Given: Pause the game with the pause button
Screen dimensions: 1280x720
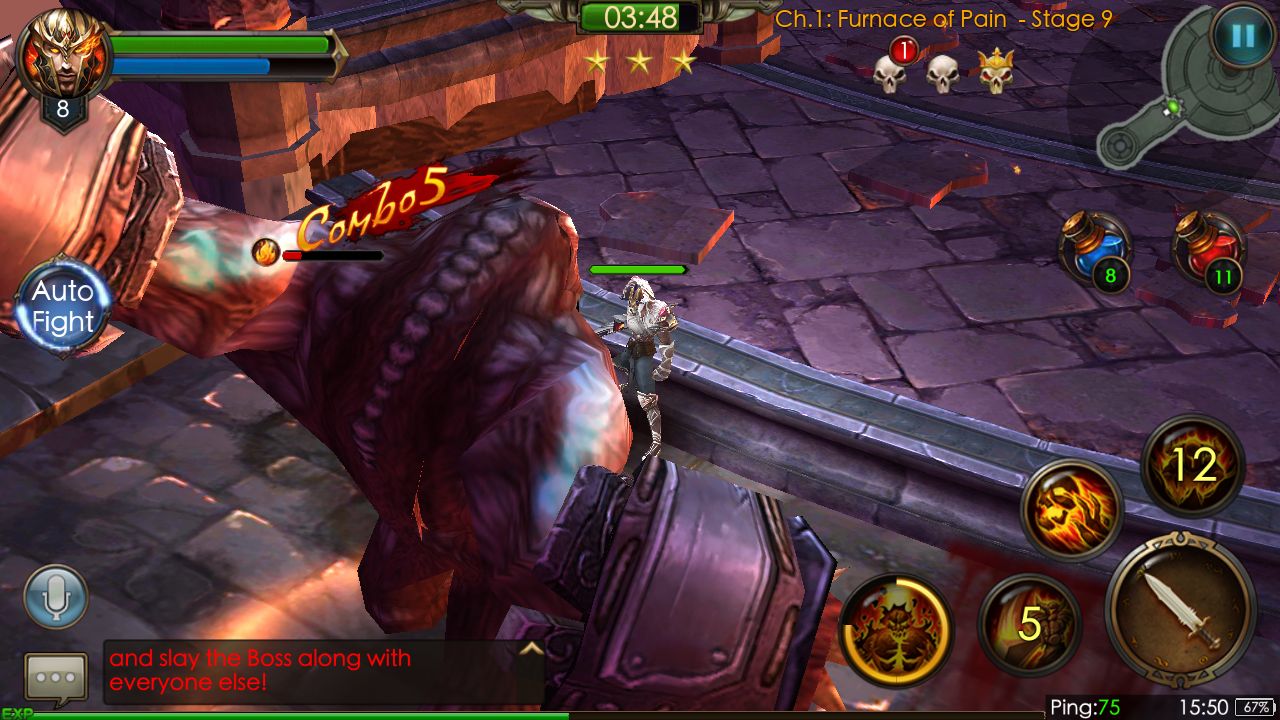Looking at the screenshot, I should 1242,37.
